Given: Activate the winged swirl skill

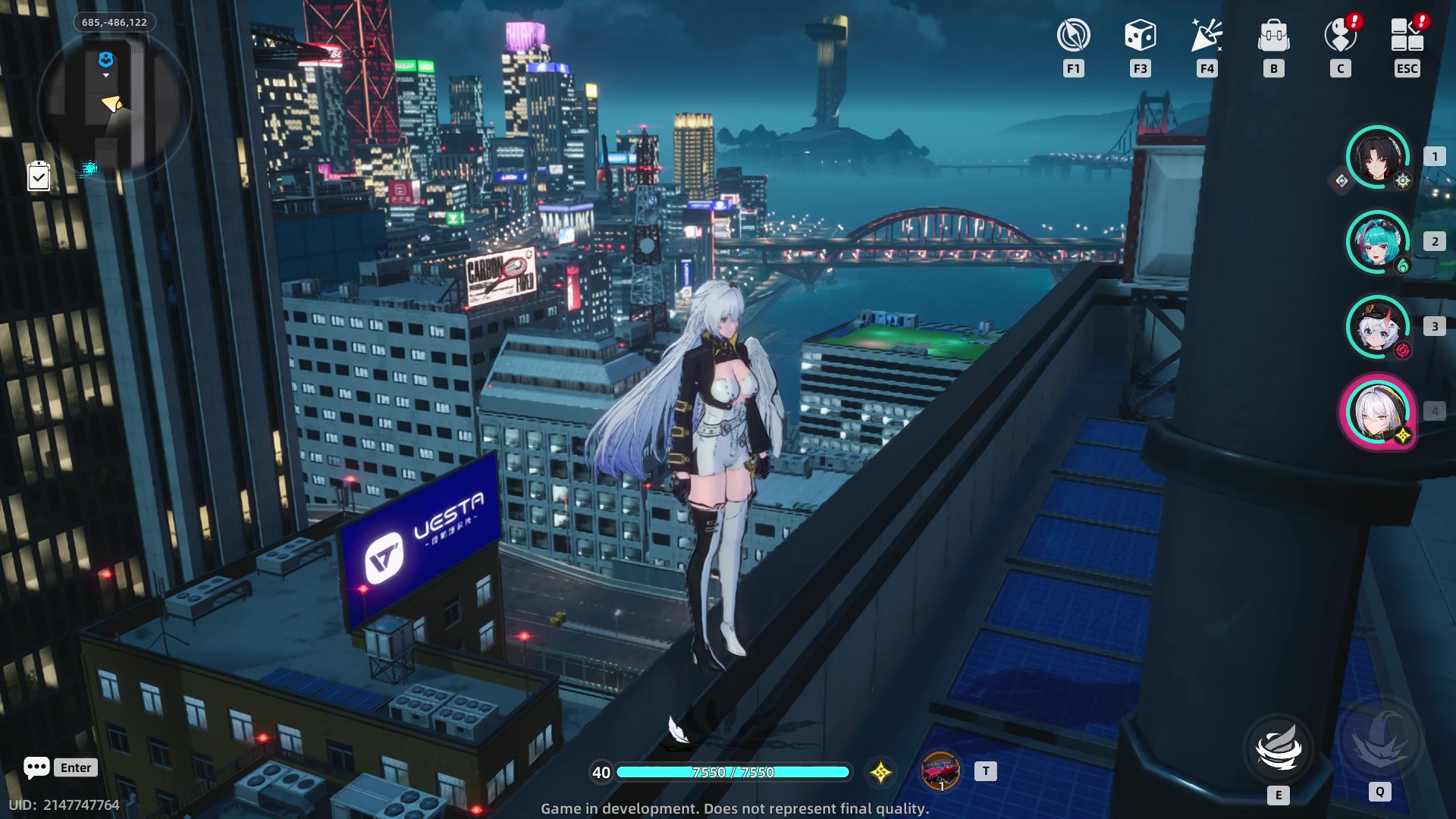Looking at the screenshot, I should click(1279, 748).
